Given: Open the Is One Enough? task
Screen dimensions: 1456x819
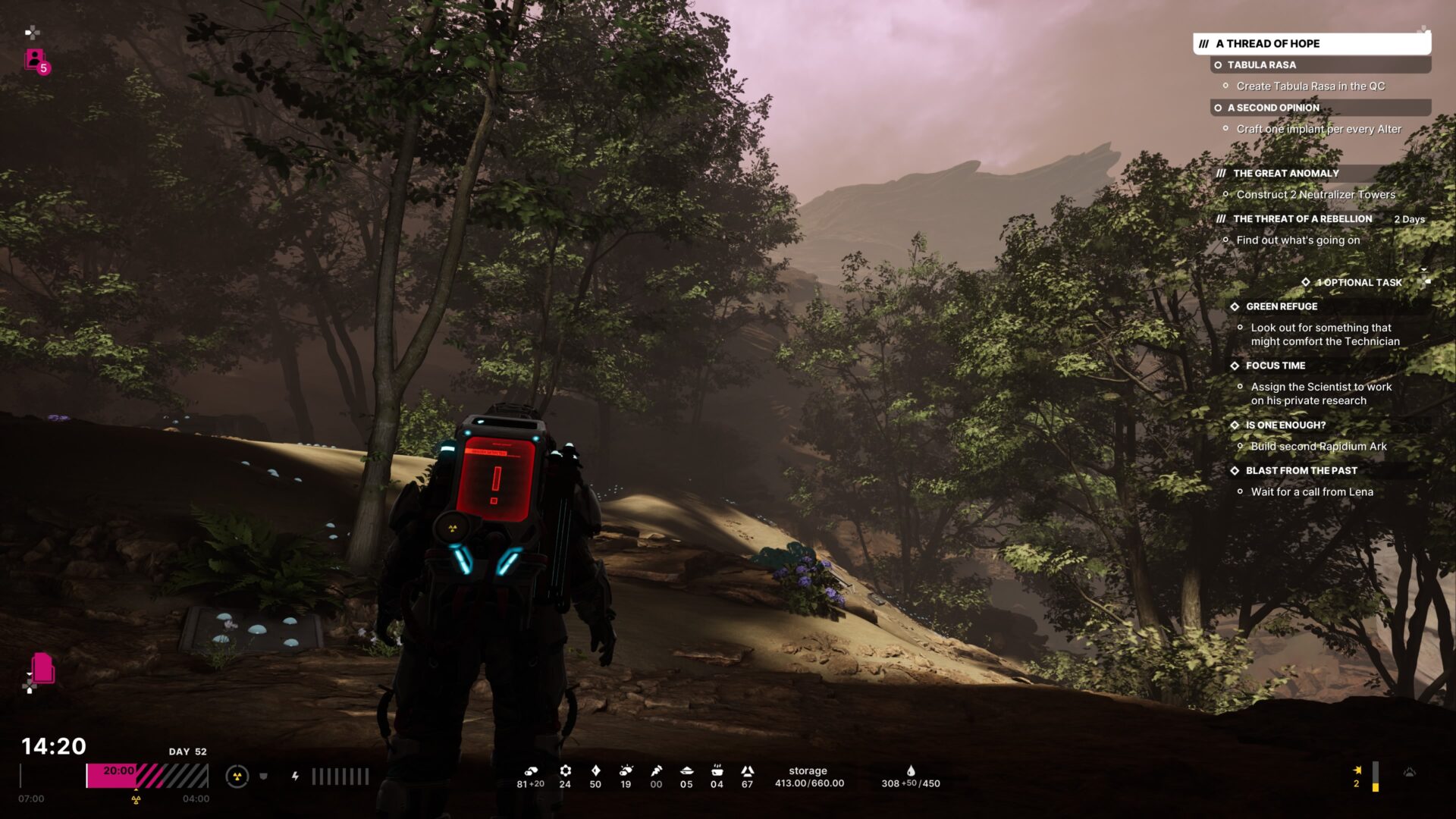Looking at the screenshot, I should point(1285,425).
